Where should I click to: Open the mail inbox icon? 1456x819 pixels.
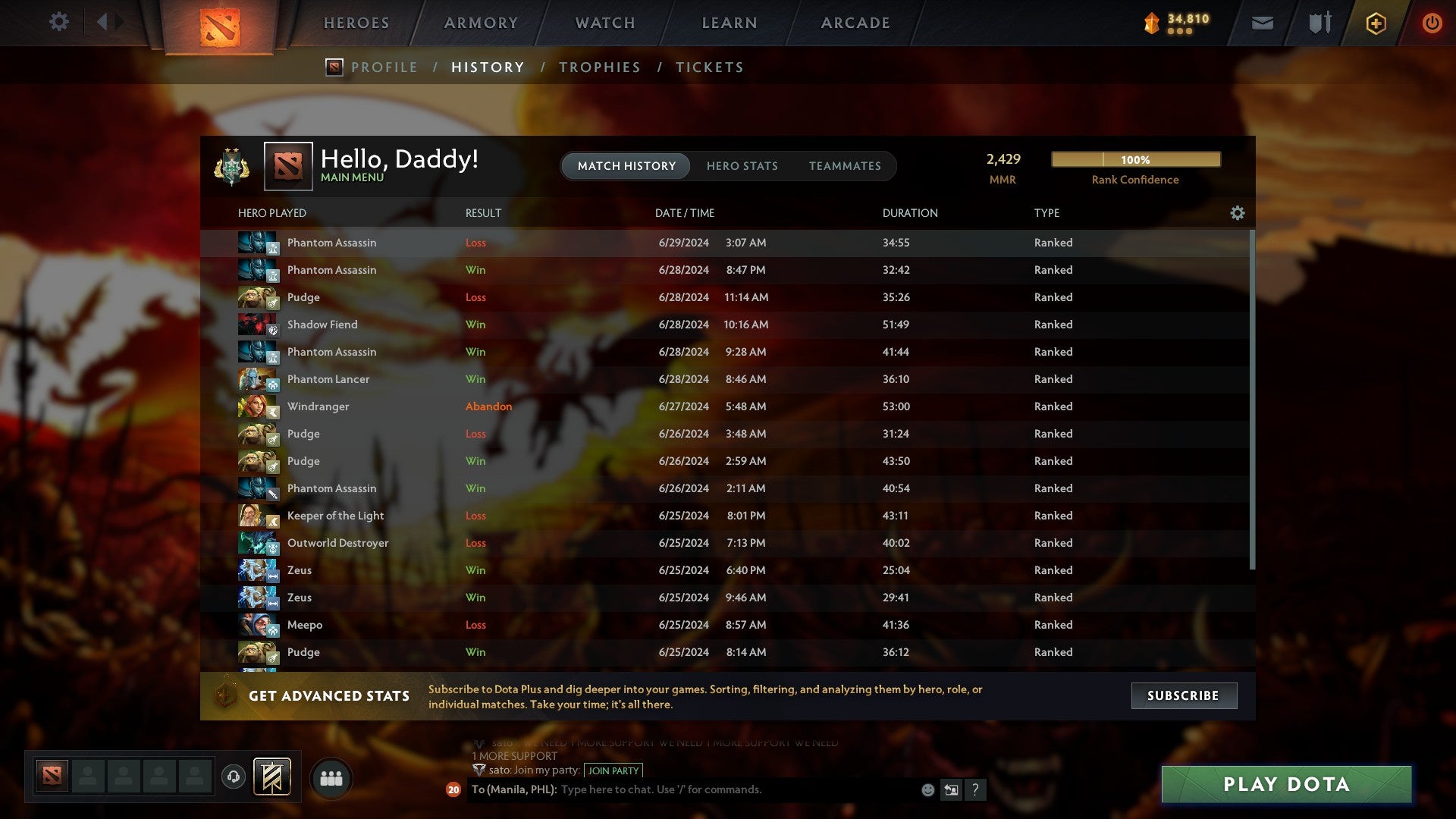pyautogui.click(x=1263, y=23)
